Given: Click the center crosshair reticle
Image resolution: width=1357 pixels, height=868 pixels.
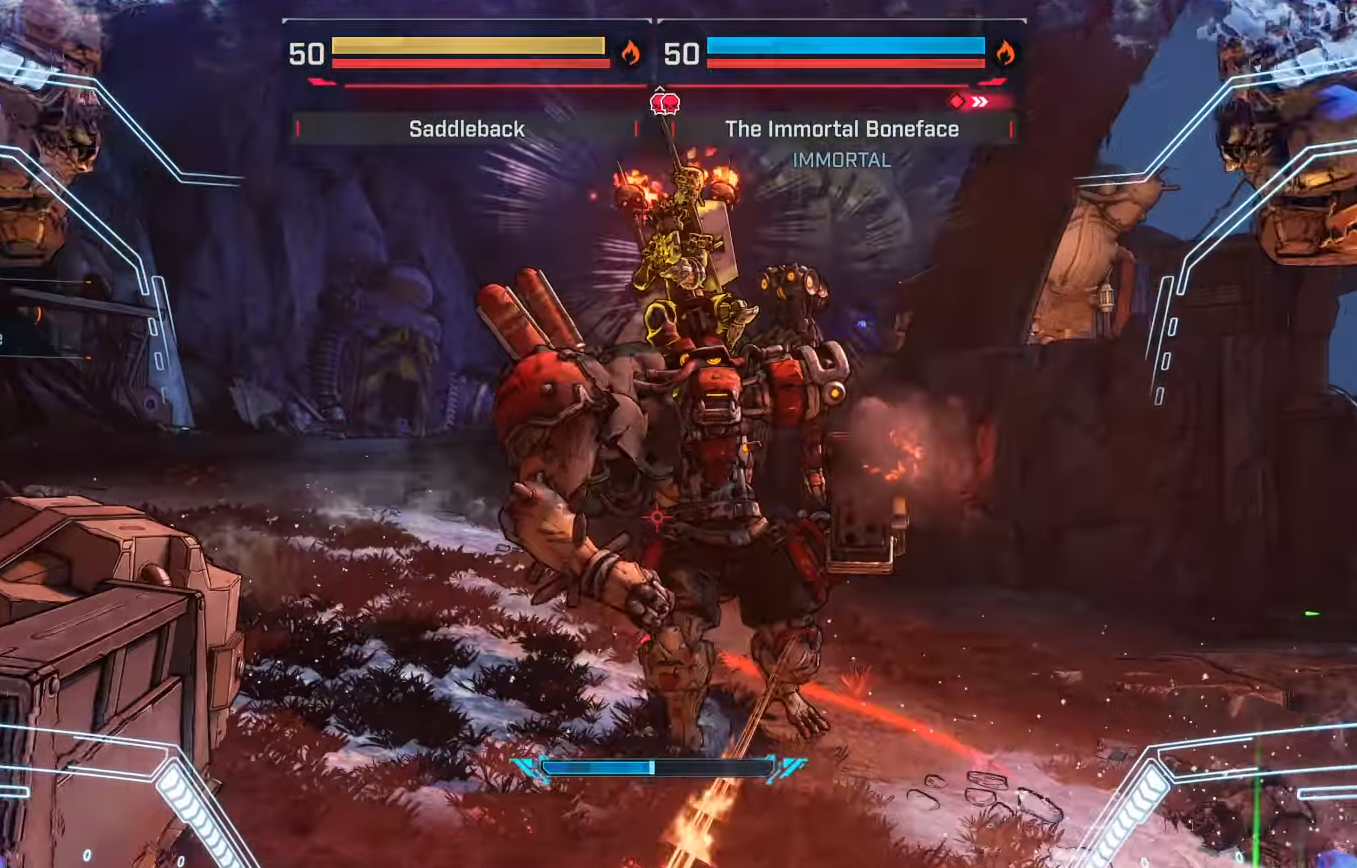Looking at the screenshot, I should pos(655,517).
